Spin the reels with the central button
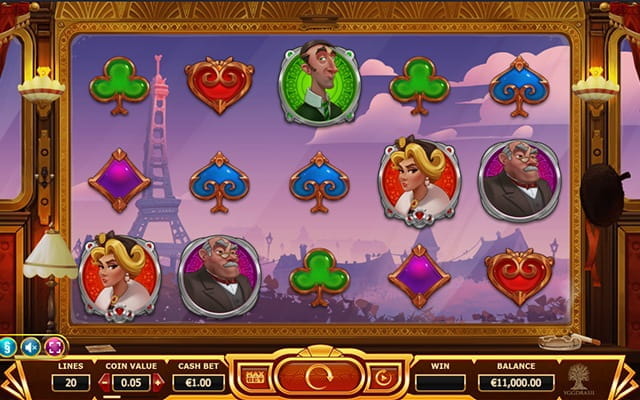The height and width of the screenshot is (400, 640). (318, 378)
